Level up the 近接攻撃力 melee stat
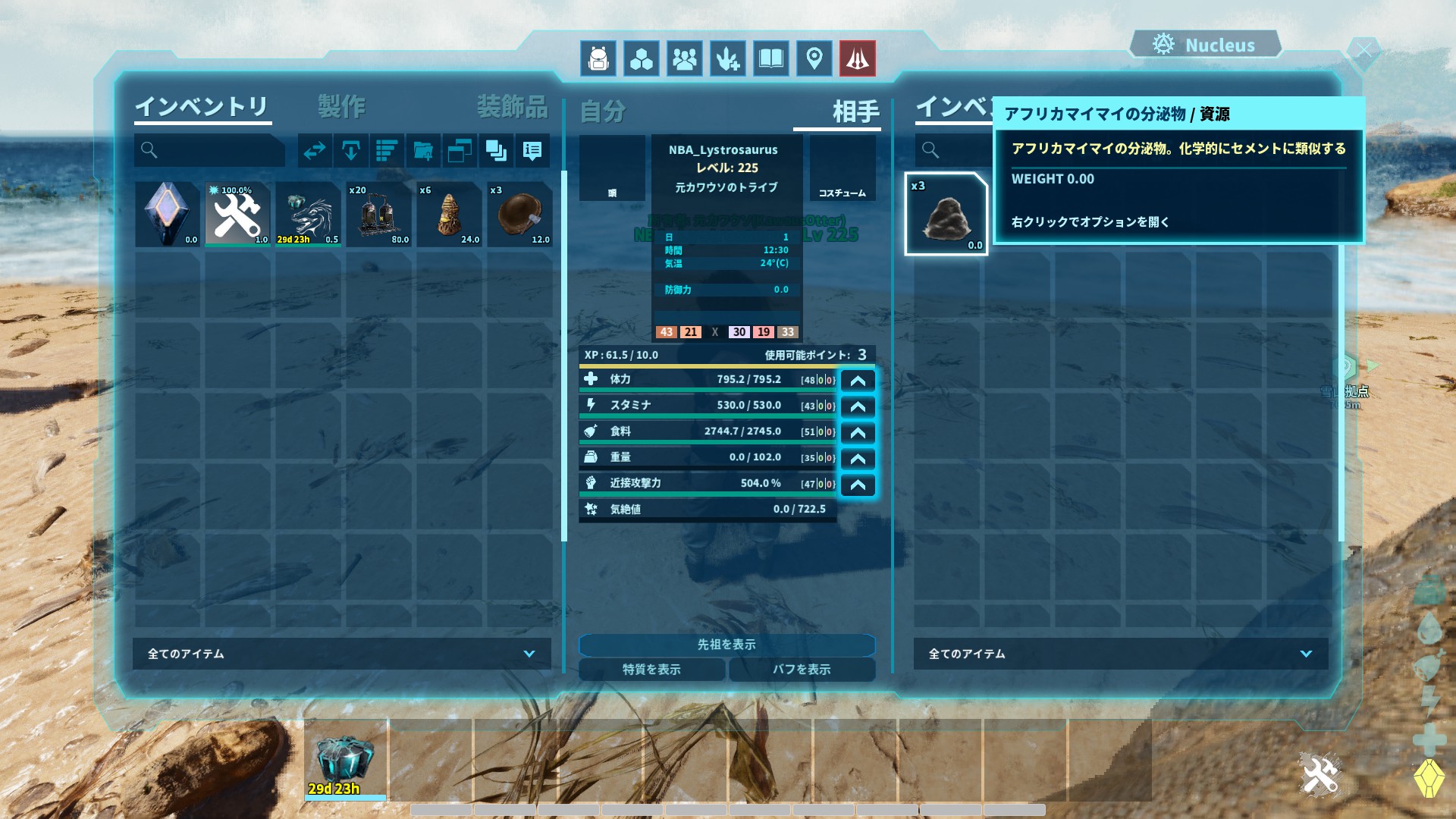The image size is (1456, 819). 858,485
